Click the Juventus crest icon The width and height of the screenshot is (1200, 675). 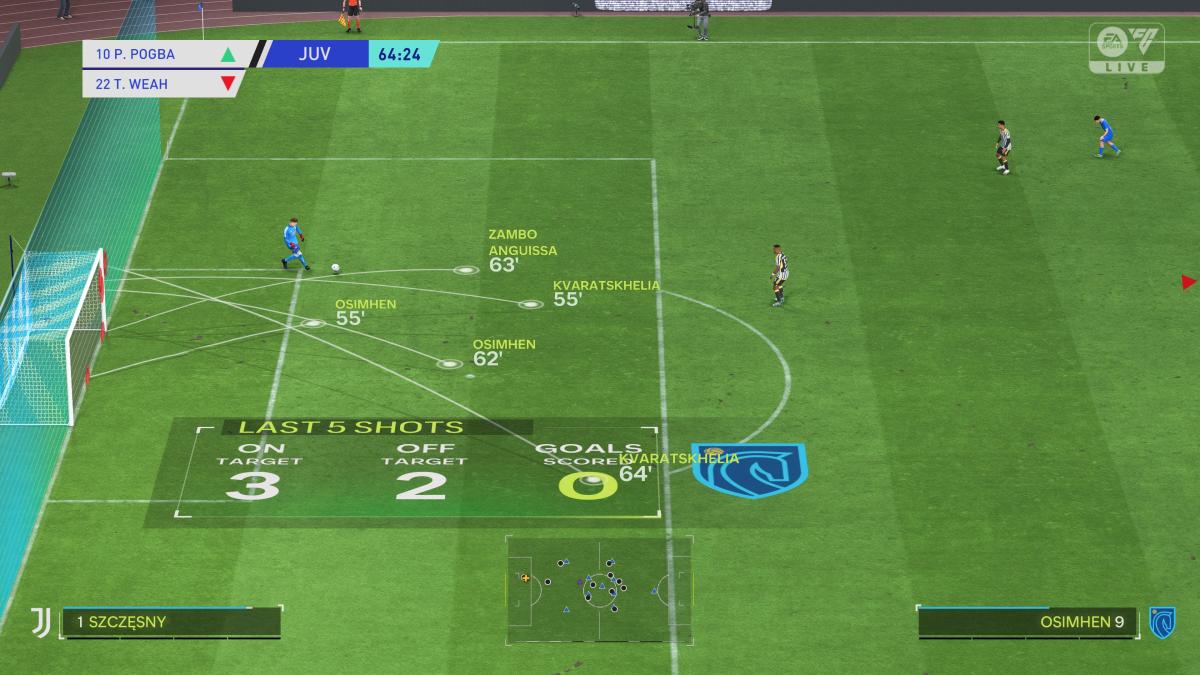pos(40,622)
